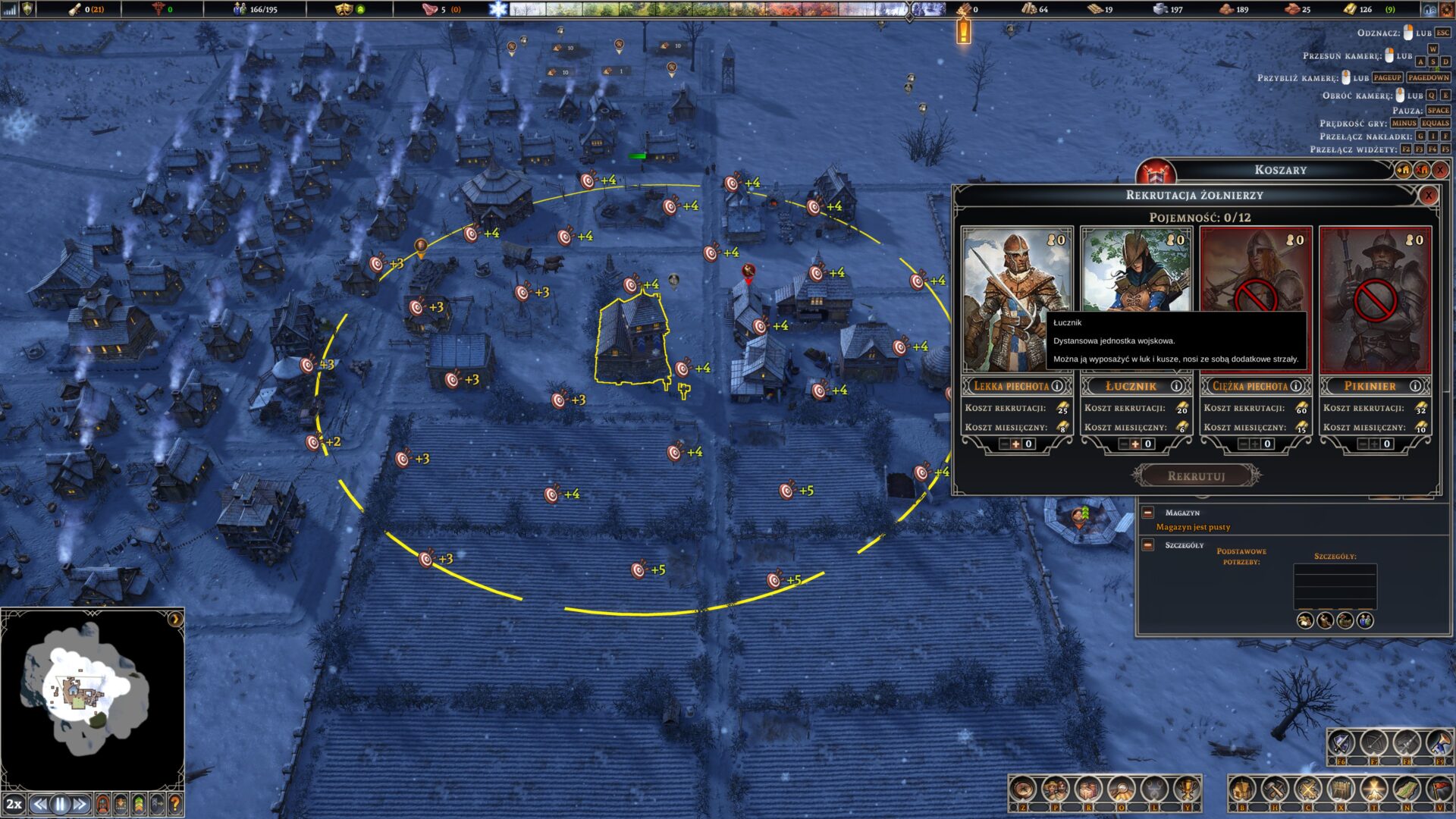Add one Lekka Piechota recruit with plus

(1016, 444)
